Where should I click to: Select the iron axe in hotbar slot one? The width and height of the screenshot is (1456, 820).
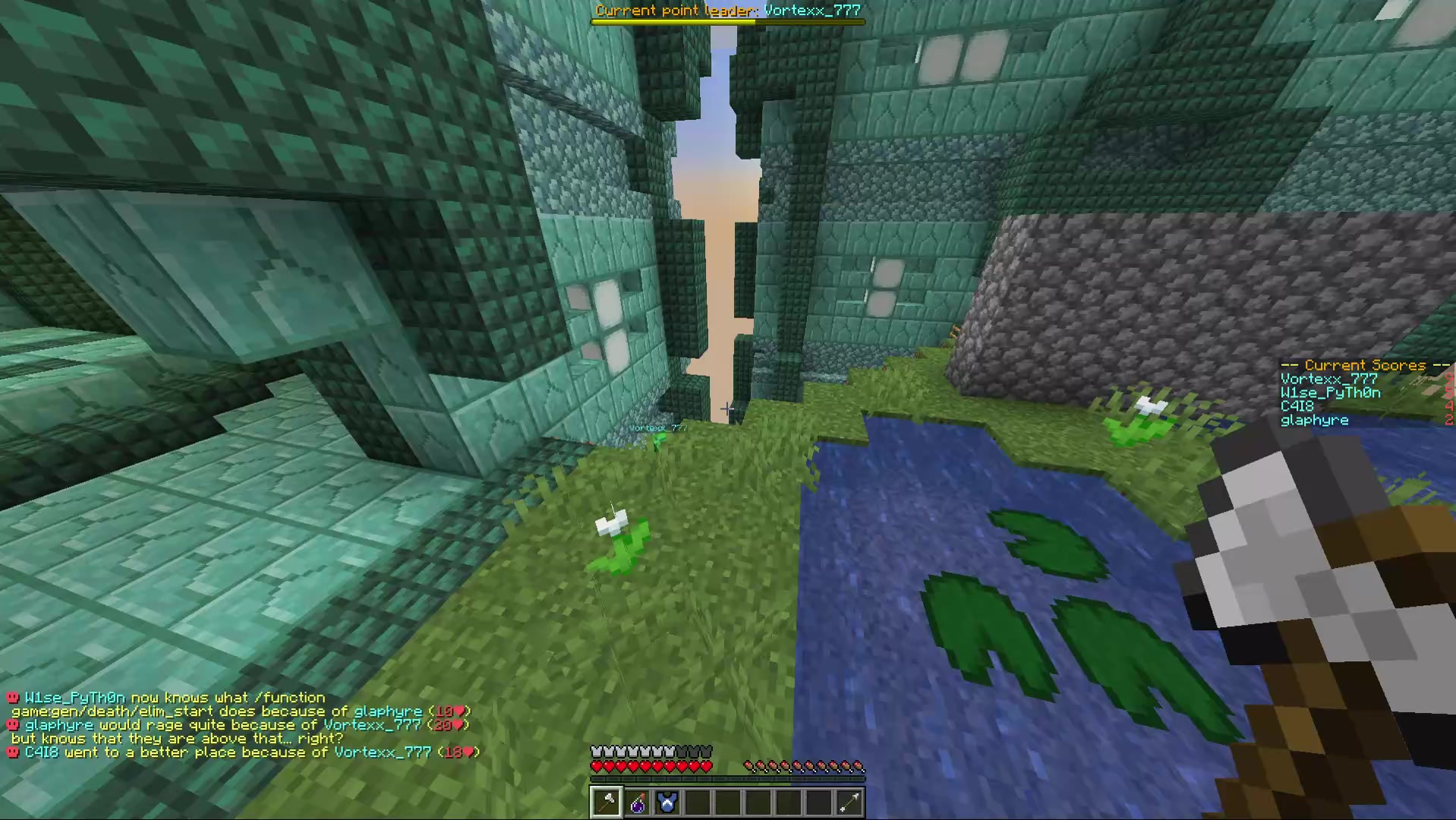(x=607, y=803)
